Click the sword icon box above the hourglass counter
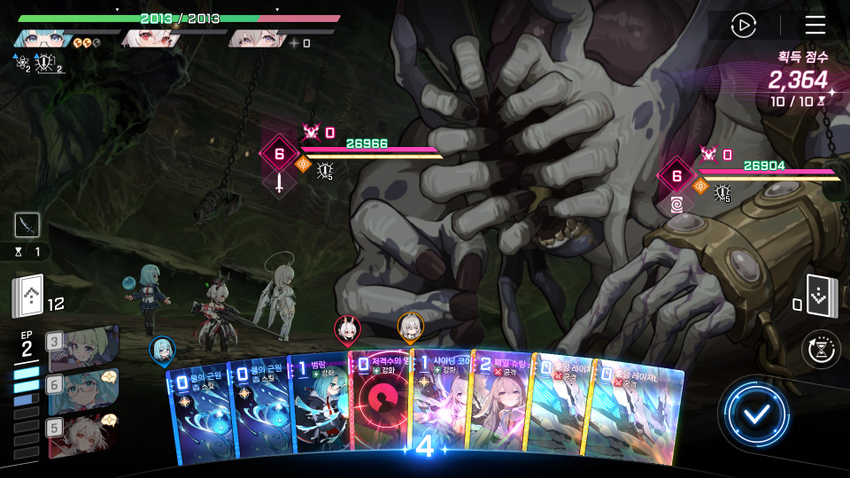The height and width of the screenshot is (478, 850). (x=27, y=224)
